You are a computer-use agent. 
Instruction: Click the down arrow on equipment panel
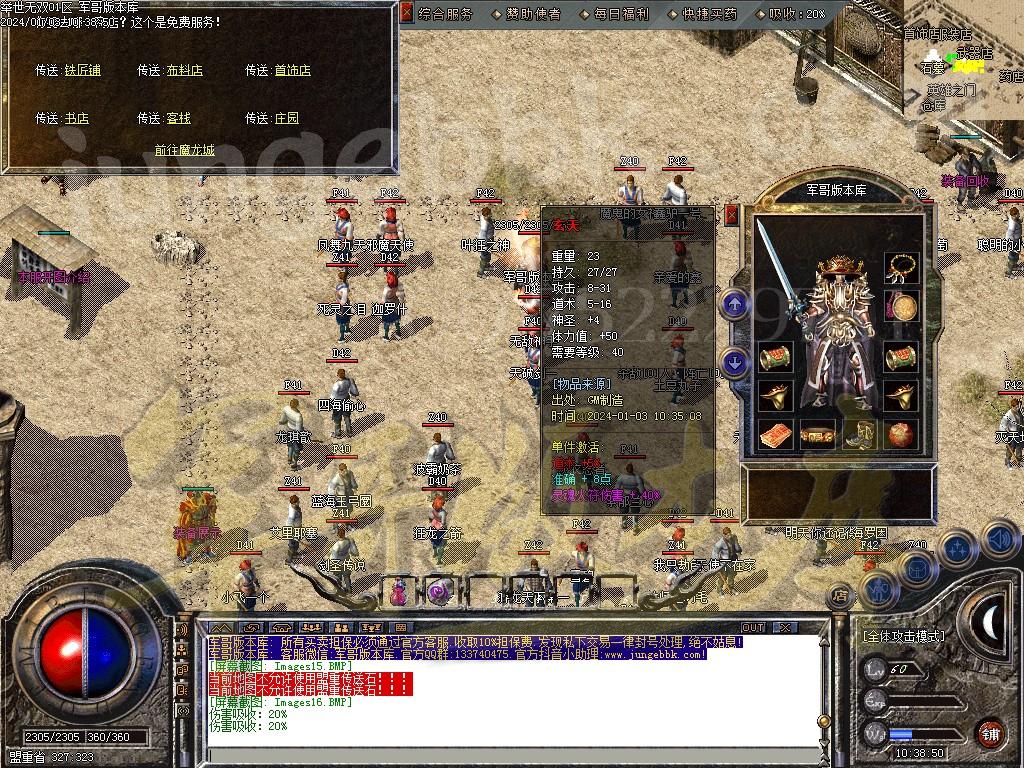tap(735, 362)
